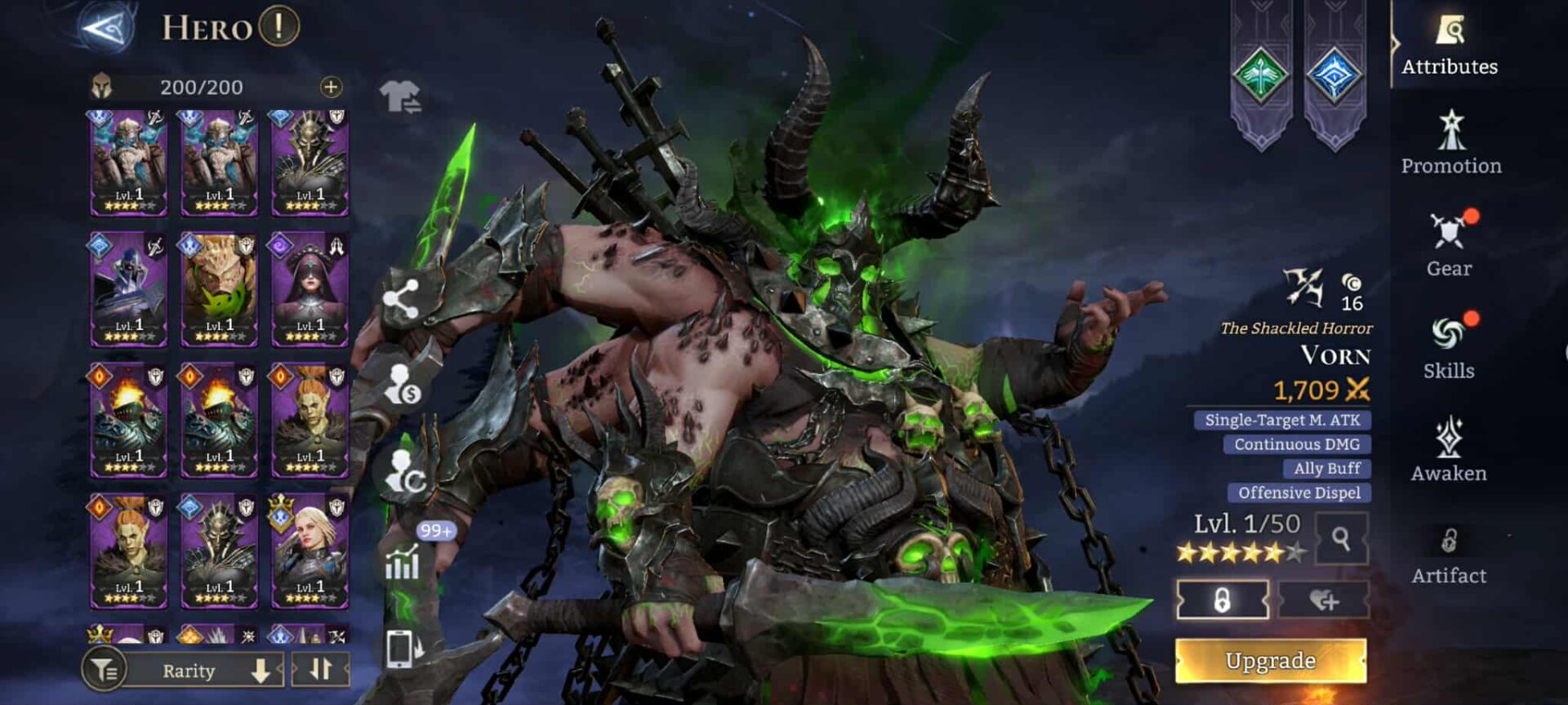Open the Gear tab
This screenshot has height=705, width=1568.
[x=1450, y=245]
